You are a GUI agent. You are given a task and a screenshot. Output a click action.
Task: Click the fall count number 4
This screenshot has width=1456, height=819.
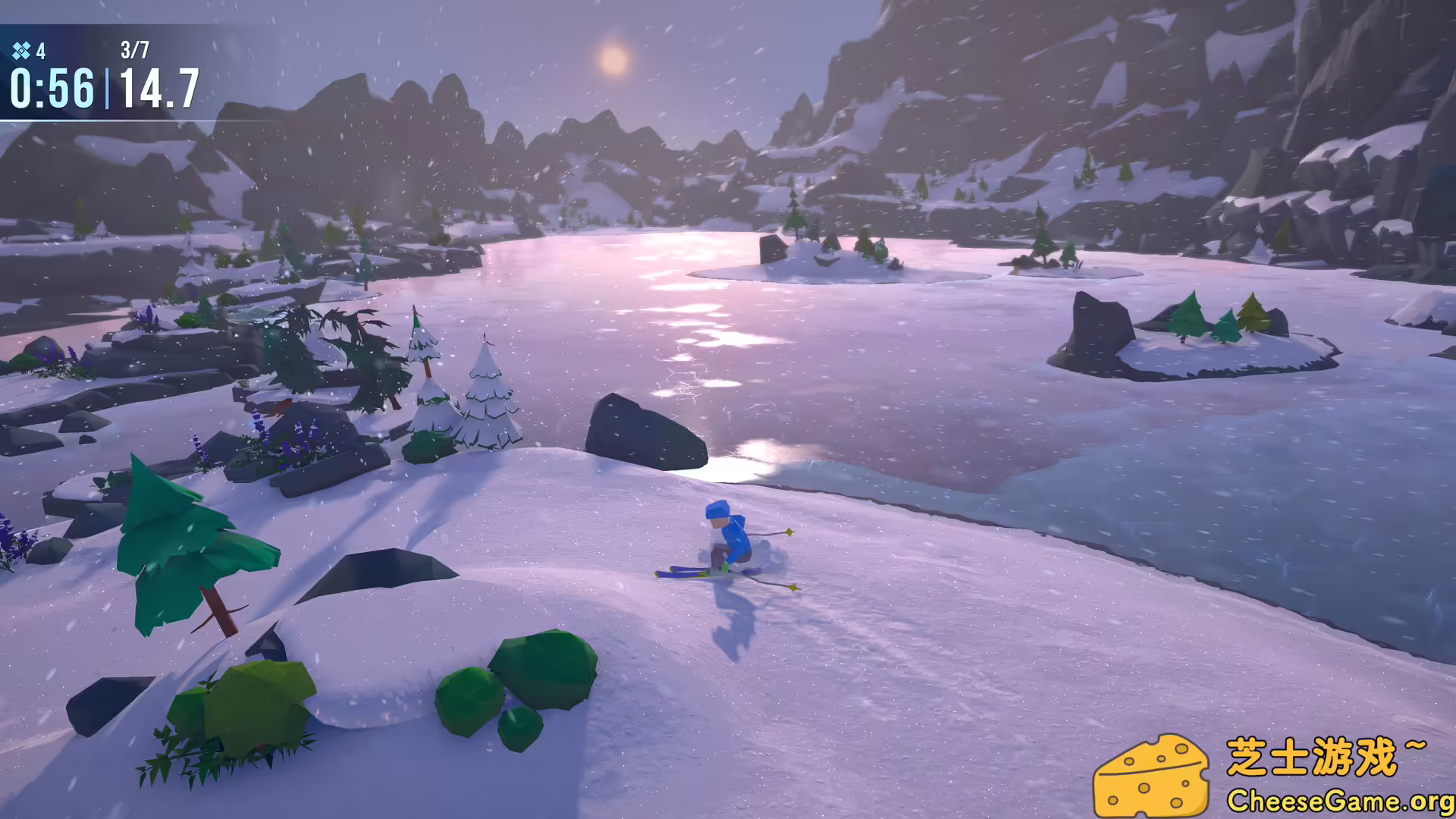click(41, 51)
